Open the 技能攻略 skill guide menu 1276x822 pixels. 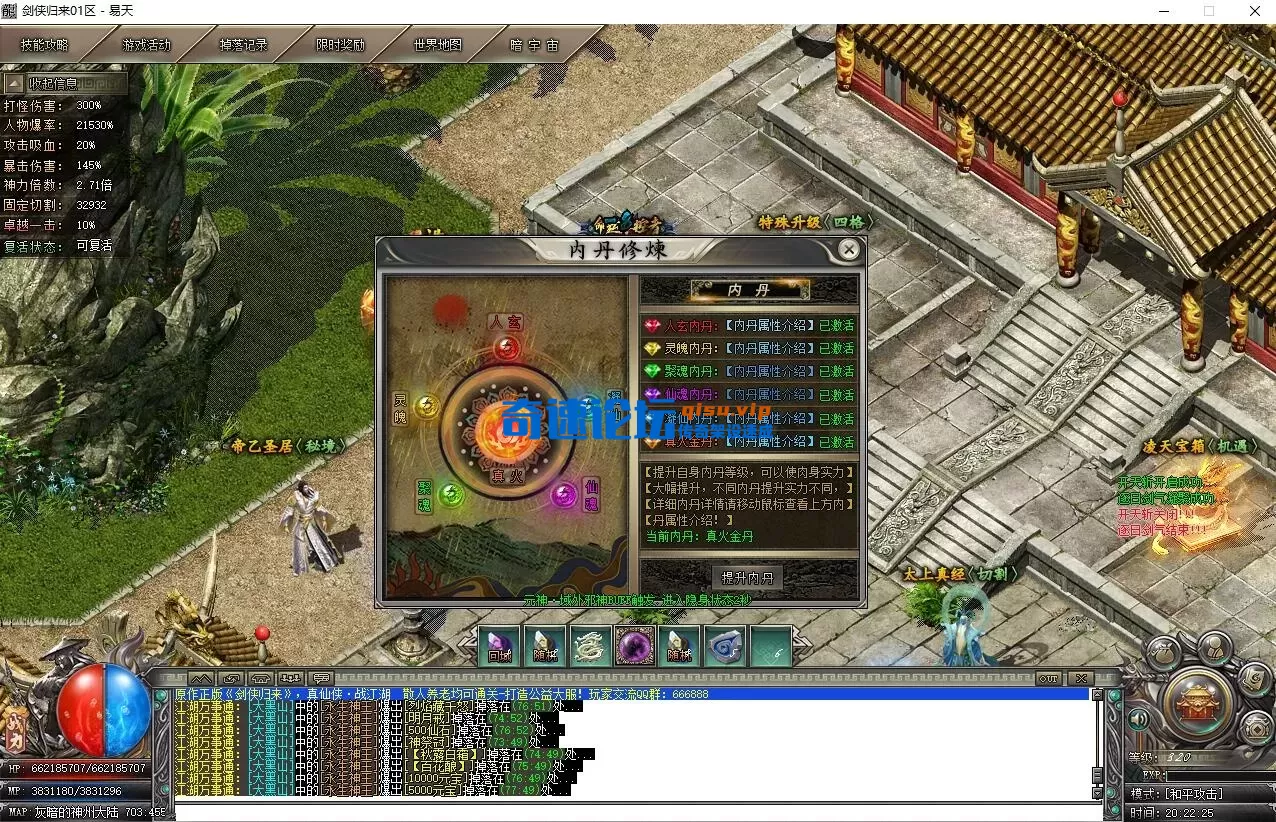pyautogui.click(x=45, y=45)
